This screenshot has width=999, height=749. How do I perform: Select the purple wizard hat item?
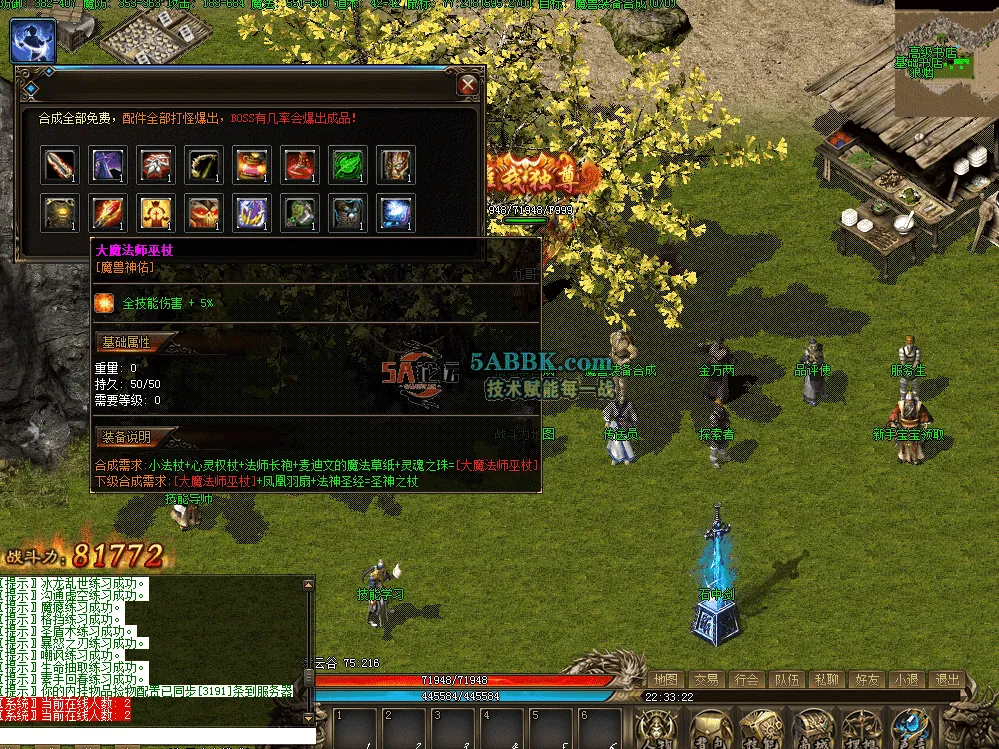click(x=108, y=165)
